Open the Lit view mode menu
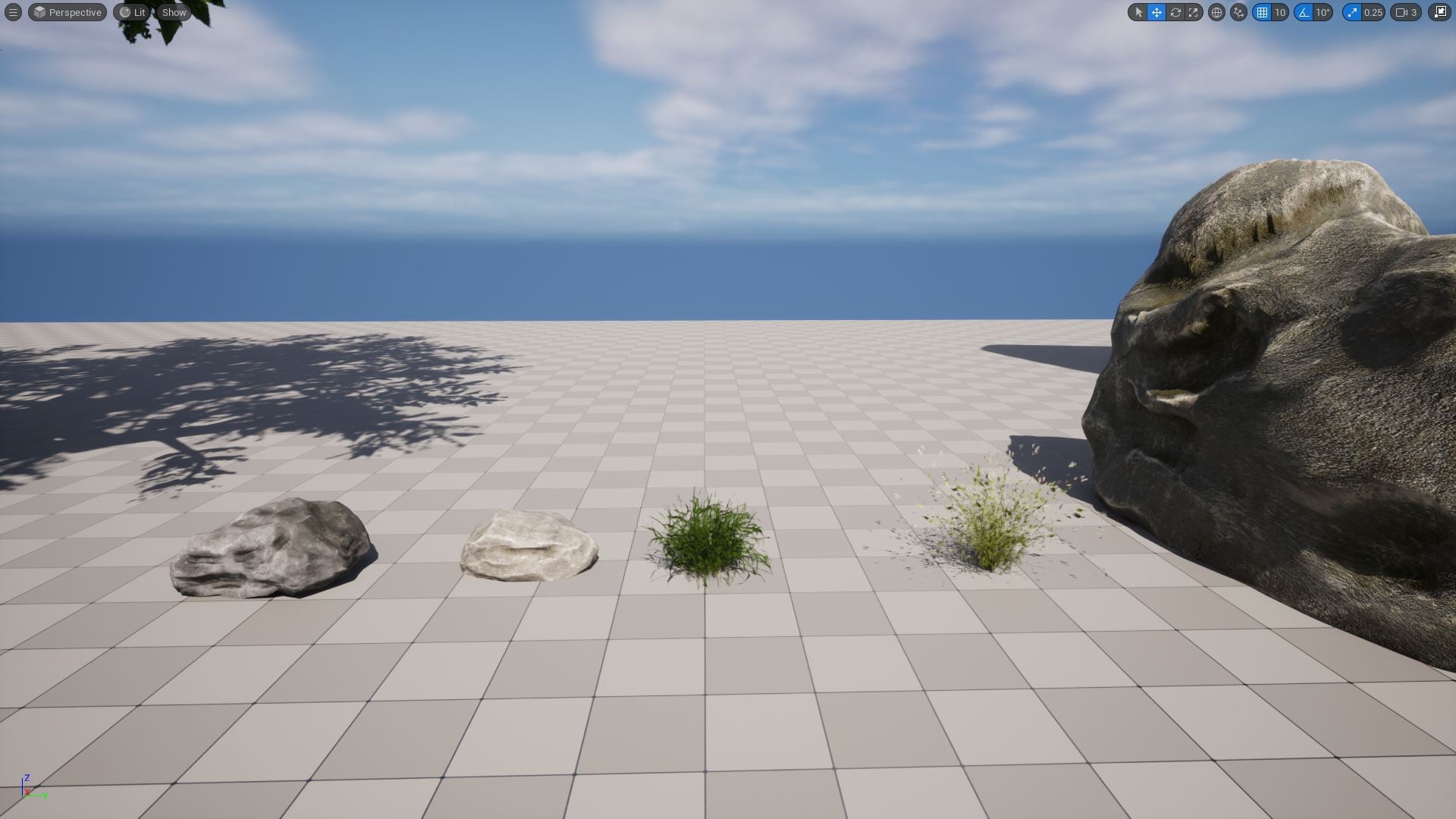 [133, 12]
